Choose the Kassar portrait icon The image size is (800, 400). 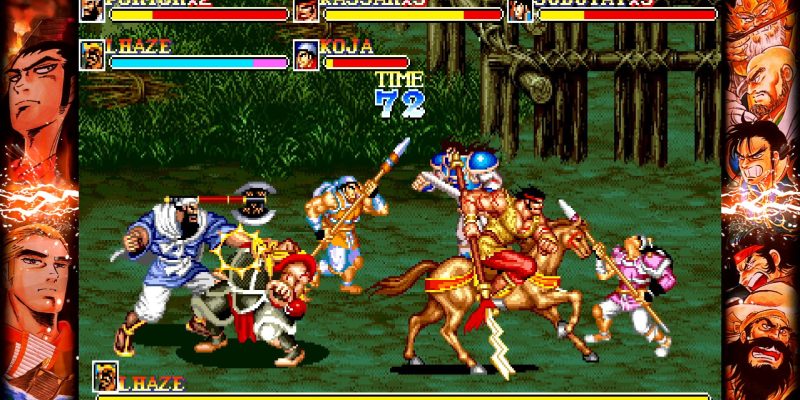(x=306, y=10)
